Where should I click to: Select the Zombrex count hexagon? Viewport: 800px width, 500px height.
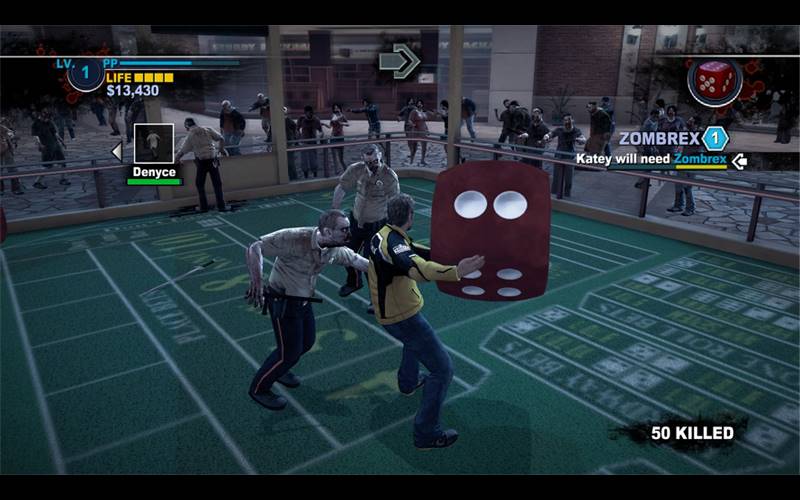click(x=715, y=139)
